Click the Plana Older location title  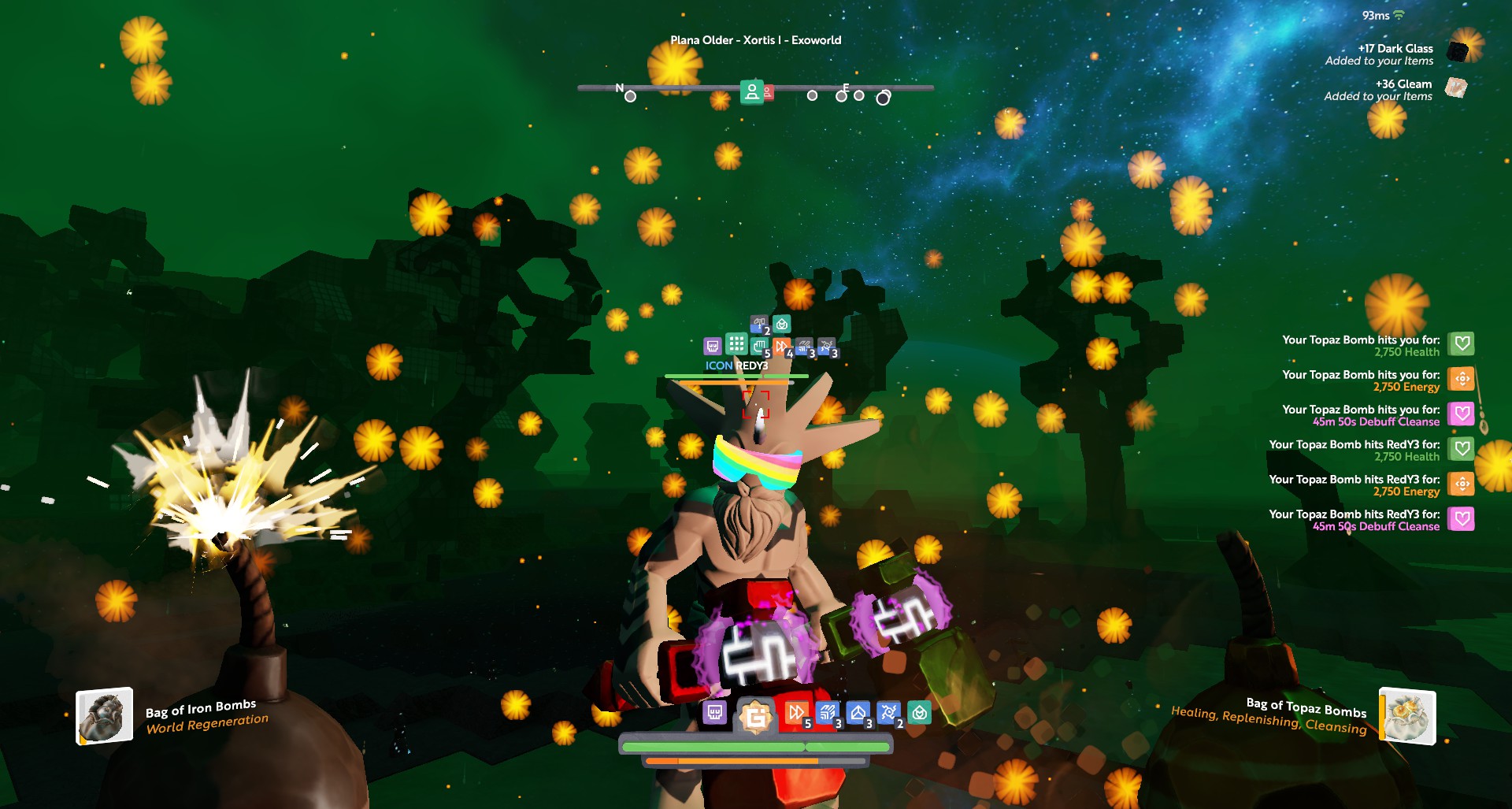(x=755, y=40)
